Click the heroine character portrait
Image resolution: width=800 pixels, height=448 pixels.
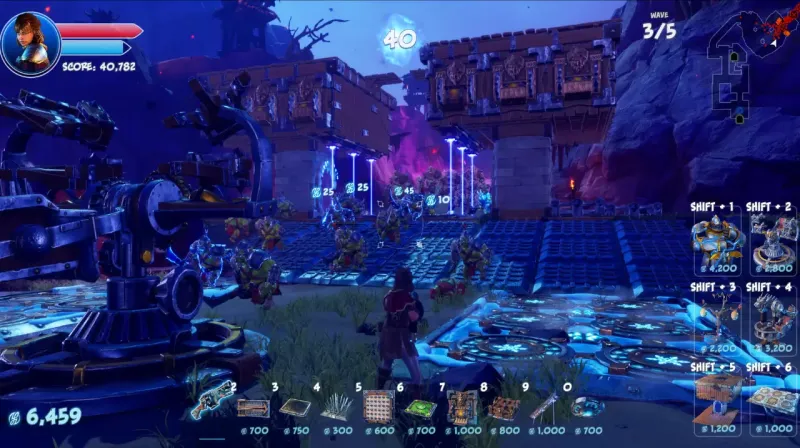pos(30,42)
